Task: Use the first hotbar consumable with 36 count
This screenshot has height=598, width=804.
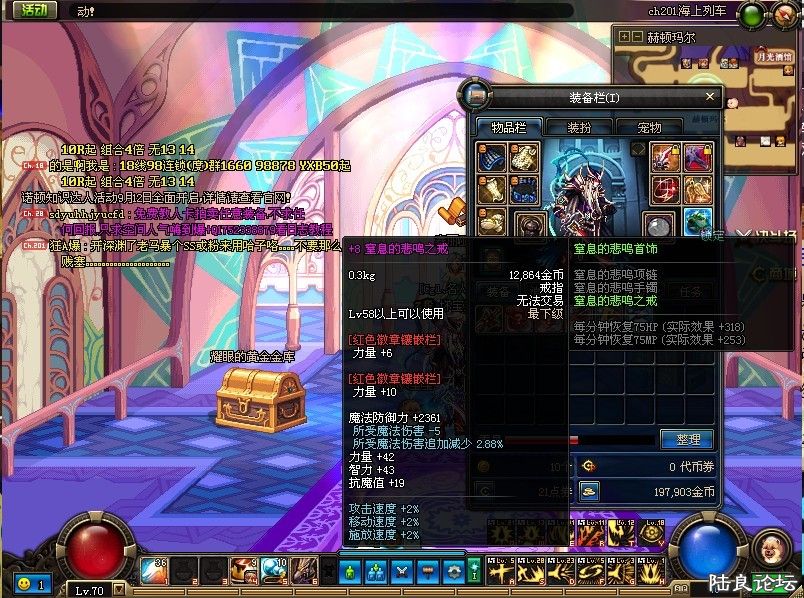Action: pyautogui.click(x=153, y=571)
